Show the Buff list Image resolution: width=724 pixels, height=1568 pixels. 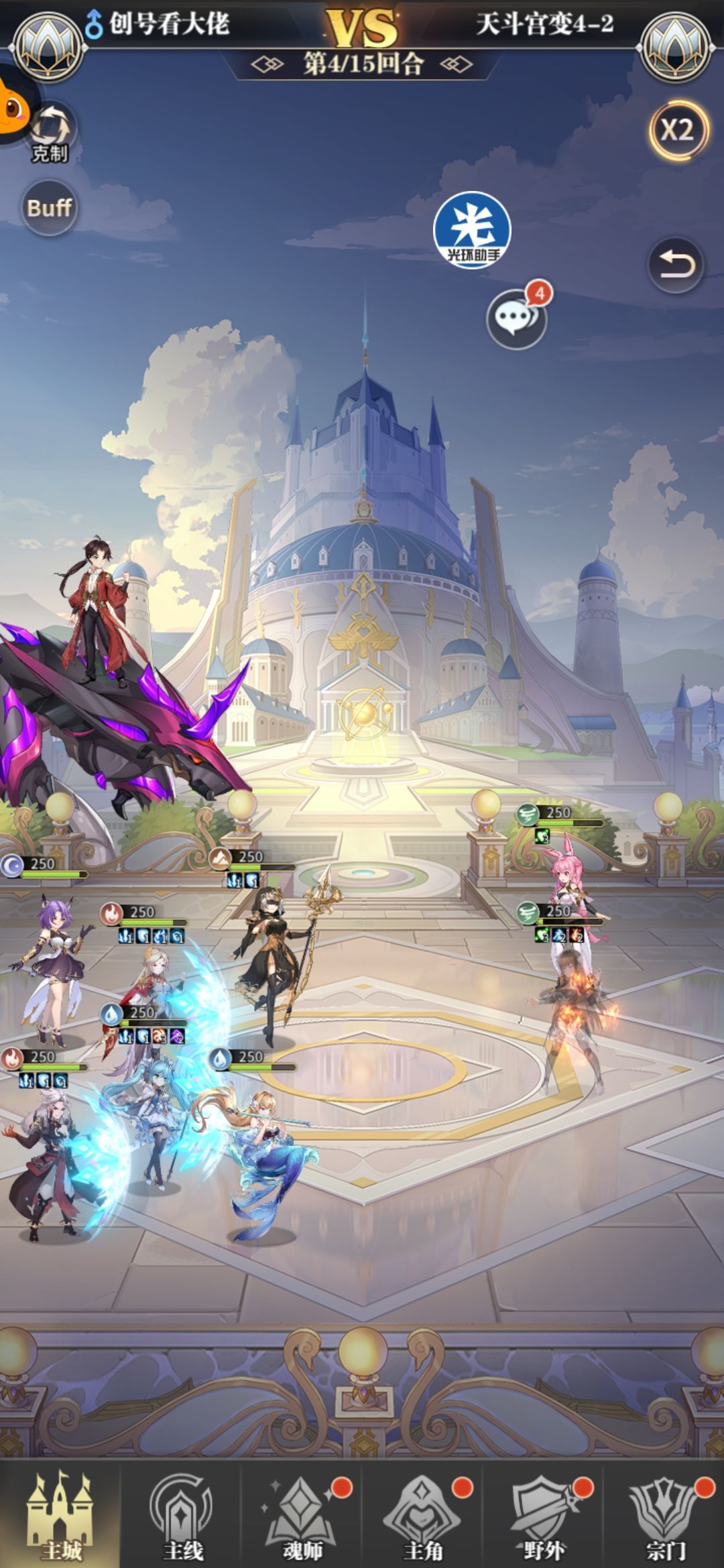click(49, 208)
